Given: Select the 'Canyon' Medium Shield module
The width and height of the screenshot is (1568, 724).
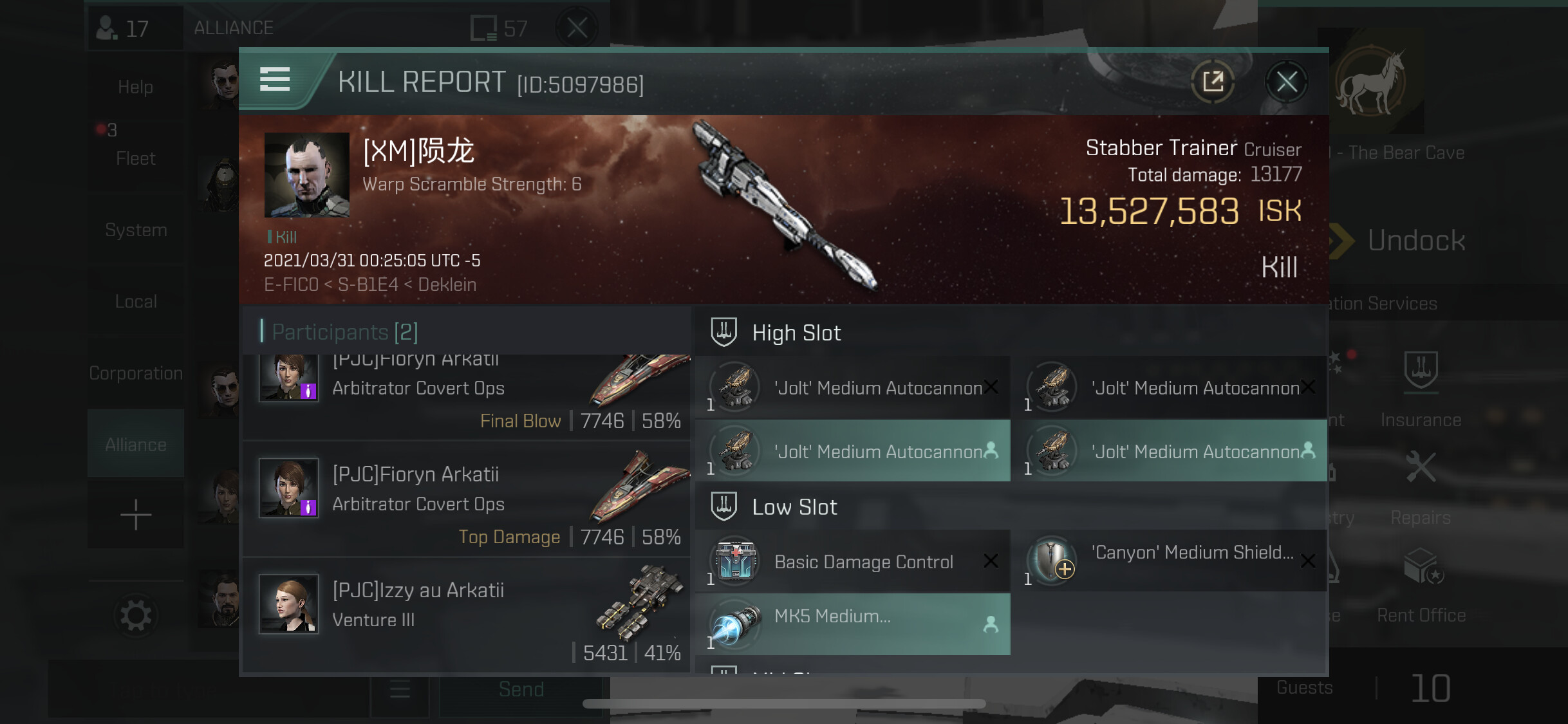Looking at the screenshot, I should [1171, 561].
